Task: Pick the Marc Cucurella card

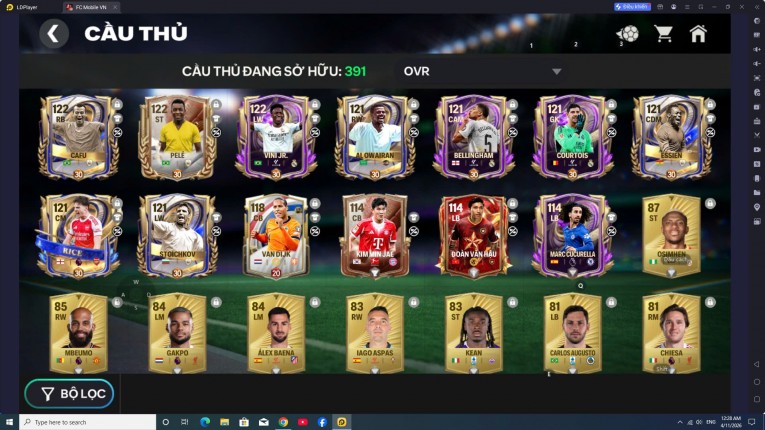Action: (x=571, y=235)
